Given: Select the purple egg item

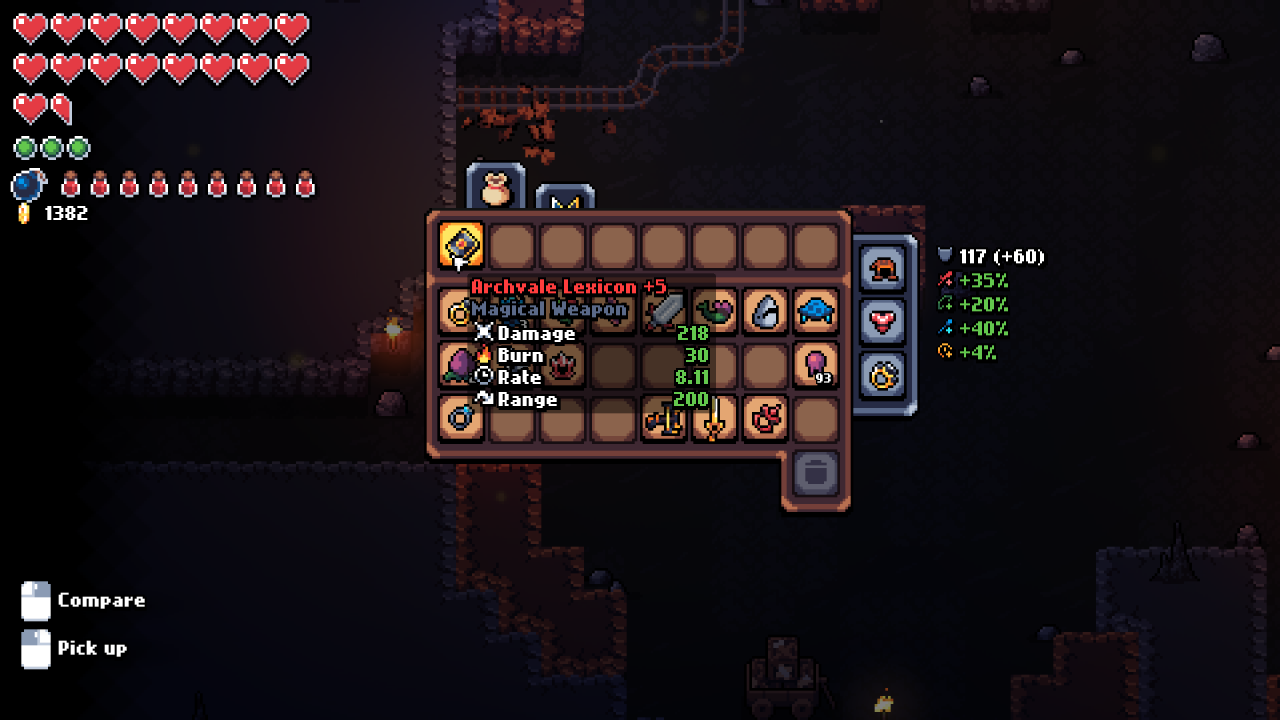Looking at the screenshot, I should pos(461,364).
